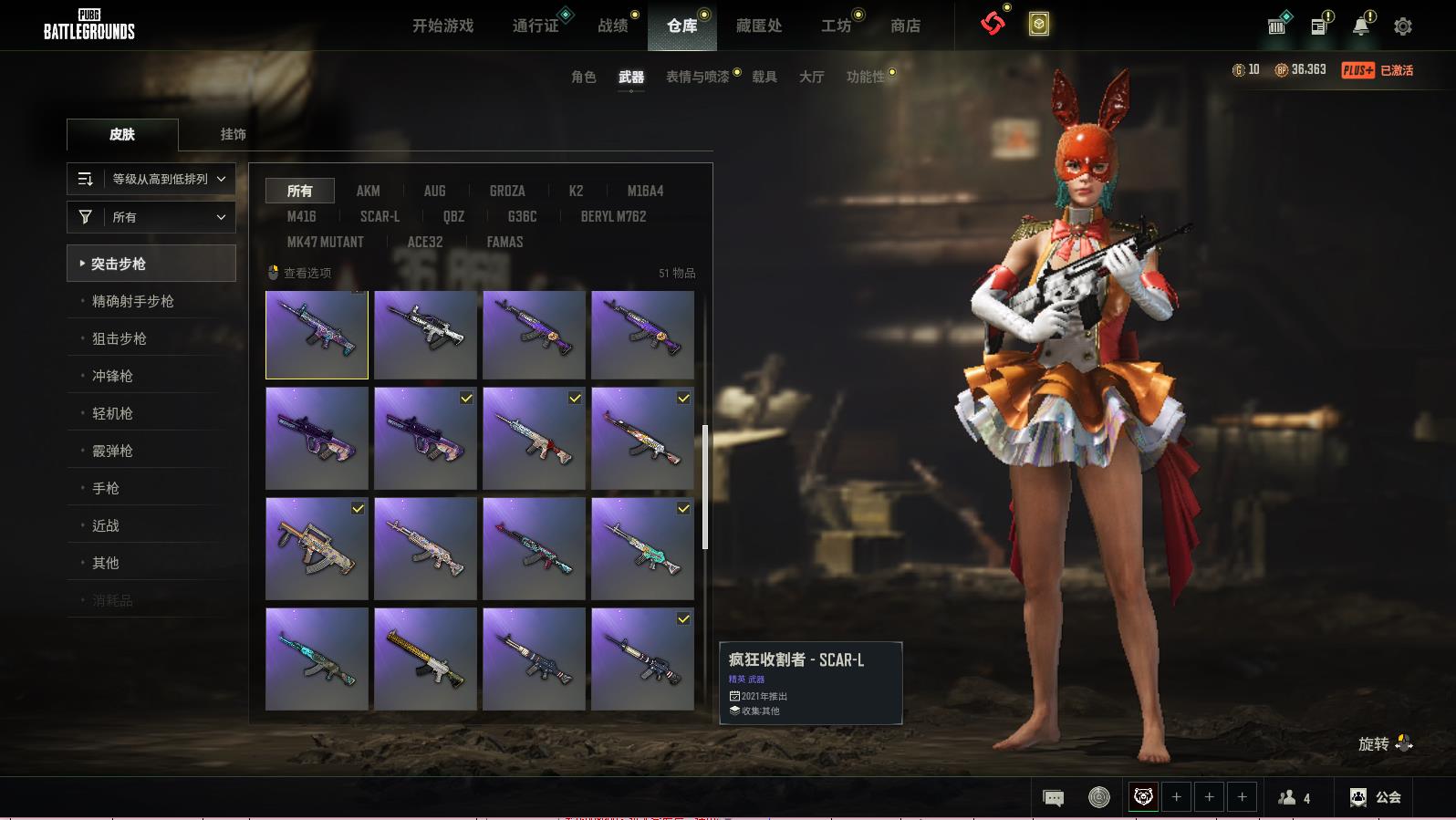This screenshot has width=1456, height=820.
Task: Open the 开始游戏 start game menu
Action: point(442,26)
